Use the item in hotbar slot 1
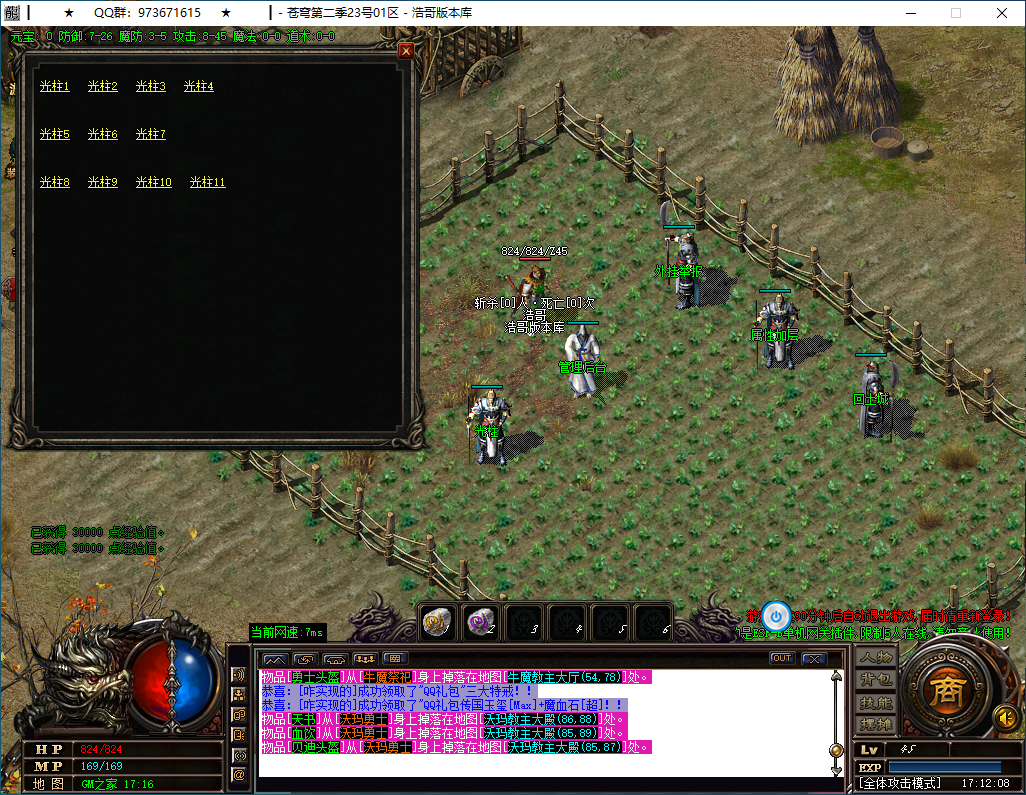Image resolution: width=1026 pixels, height=795 pixels. click(x=437, y=621)
